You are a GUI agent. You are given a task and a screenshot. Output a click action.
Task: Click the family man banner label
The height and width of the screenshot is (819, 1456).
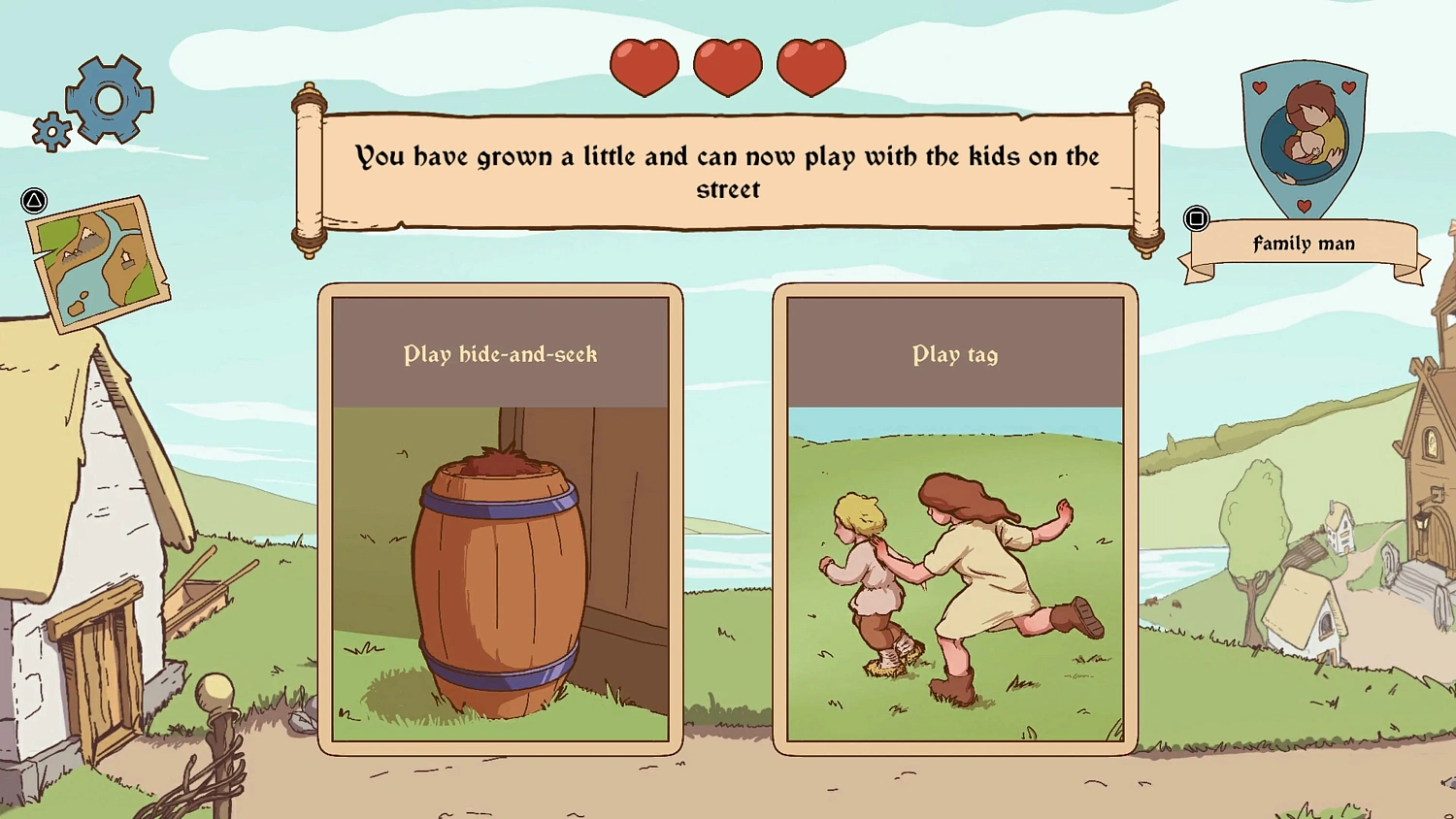pyautogui.click(x=1304, y=244)
